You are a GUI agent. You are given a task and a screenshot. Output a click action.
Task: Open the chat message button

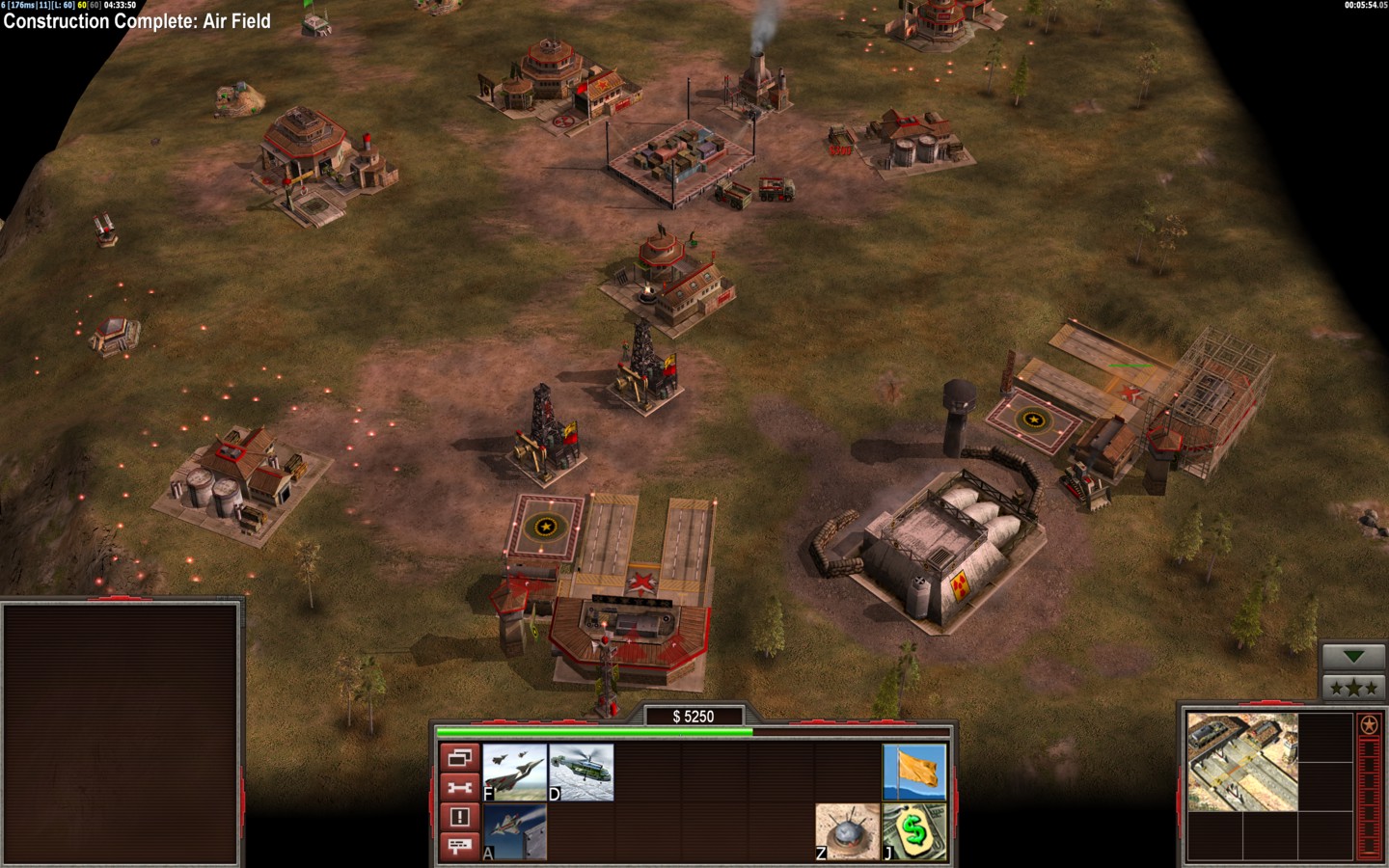tap(459, 847)
